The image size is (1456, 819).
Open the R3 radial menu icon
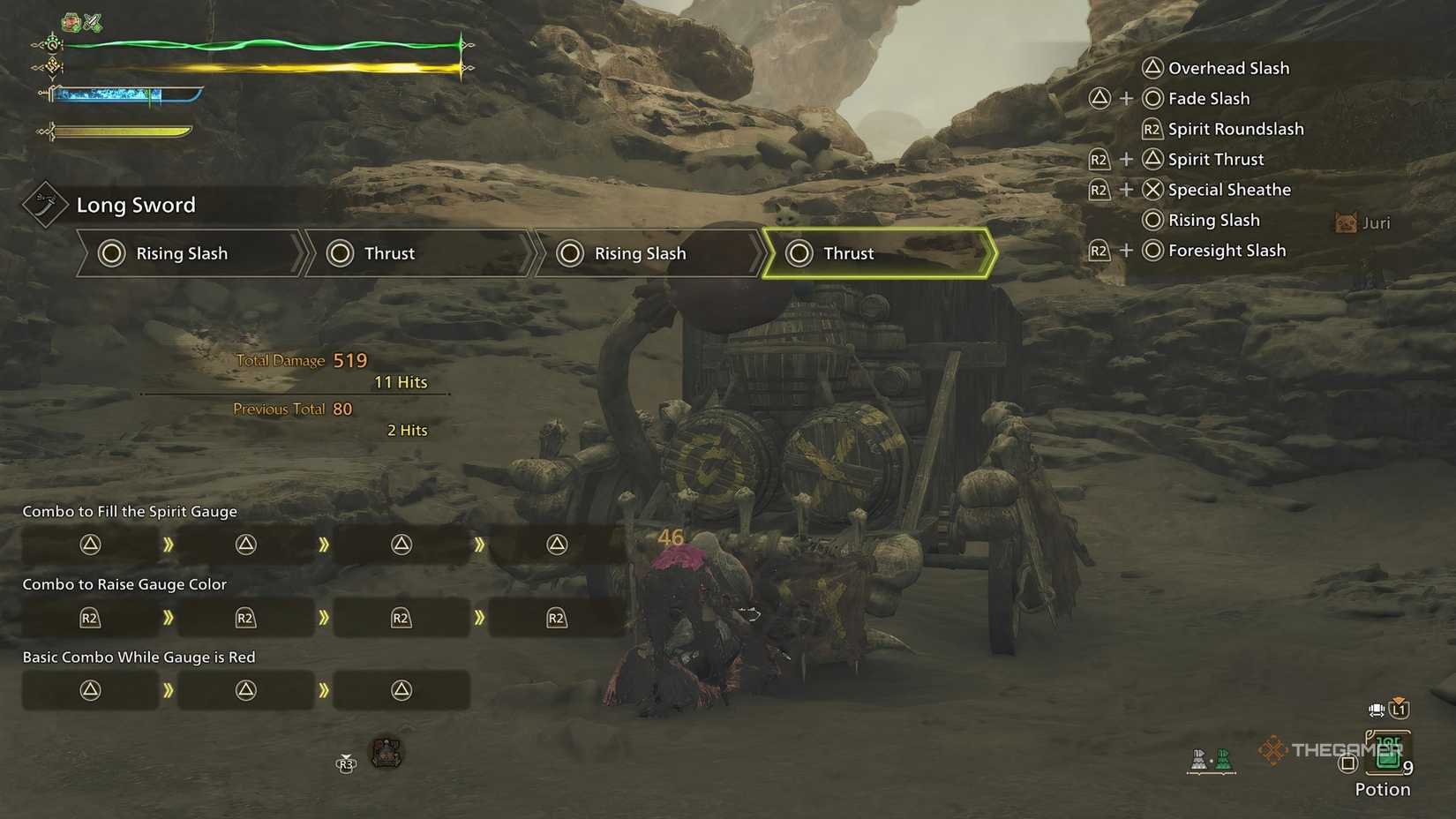click(x=346, y=765)
